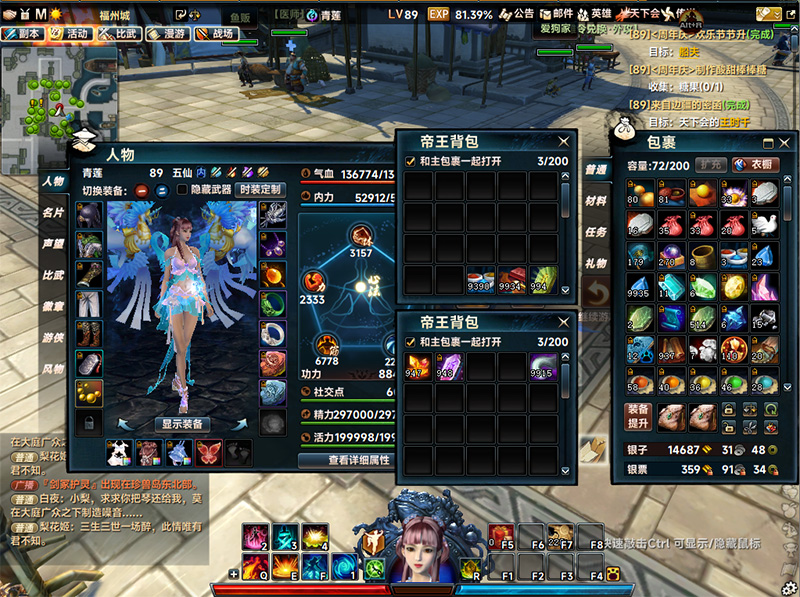The width and height of the screenshot is (800, 597).
Task: Select the white dove item in the bag
Action: (x=762, y=222)
